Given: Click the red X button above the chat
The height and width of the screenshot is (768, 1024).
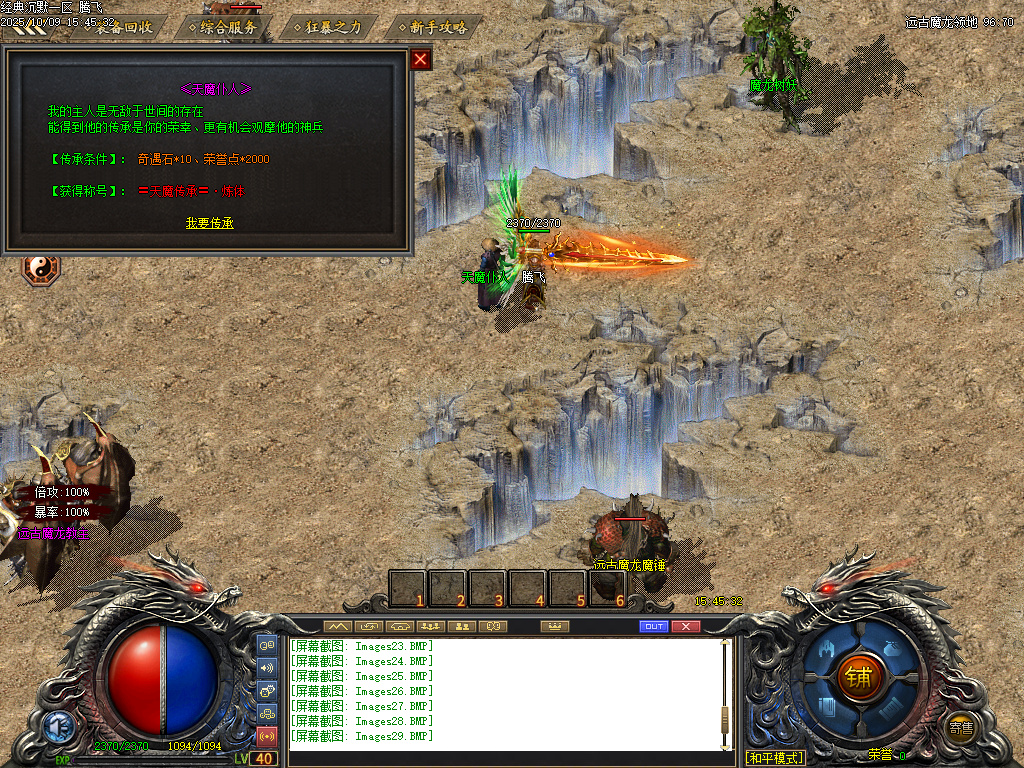Looking at the screenshot, I should pos(685,626).
